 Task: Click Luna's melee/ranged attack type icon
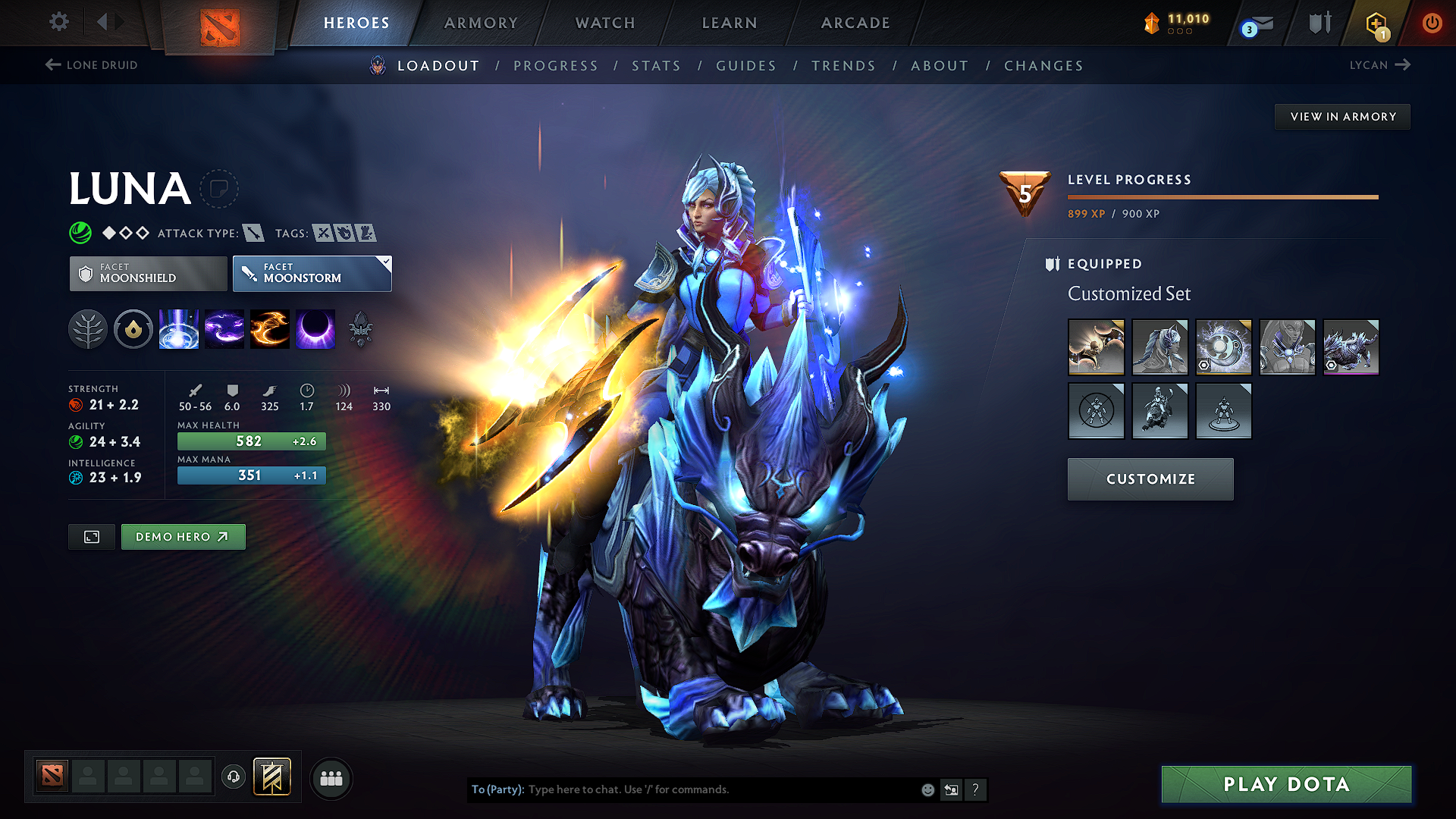click(253, 233)
